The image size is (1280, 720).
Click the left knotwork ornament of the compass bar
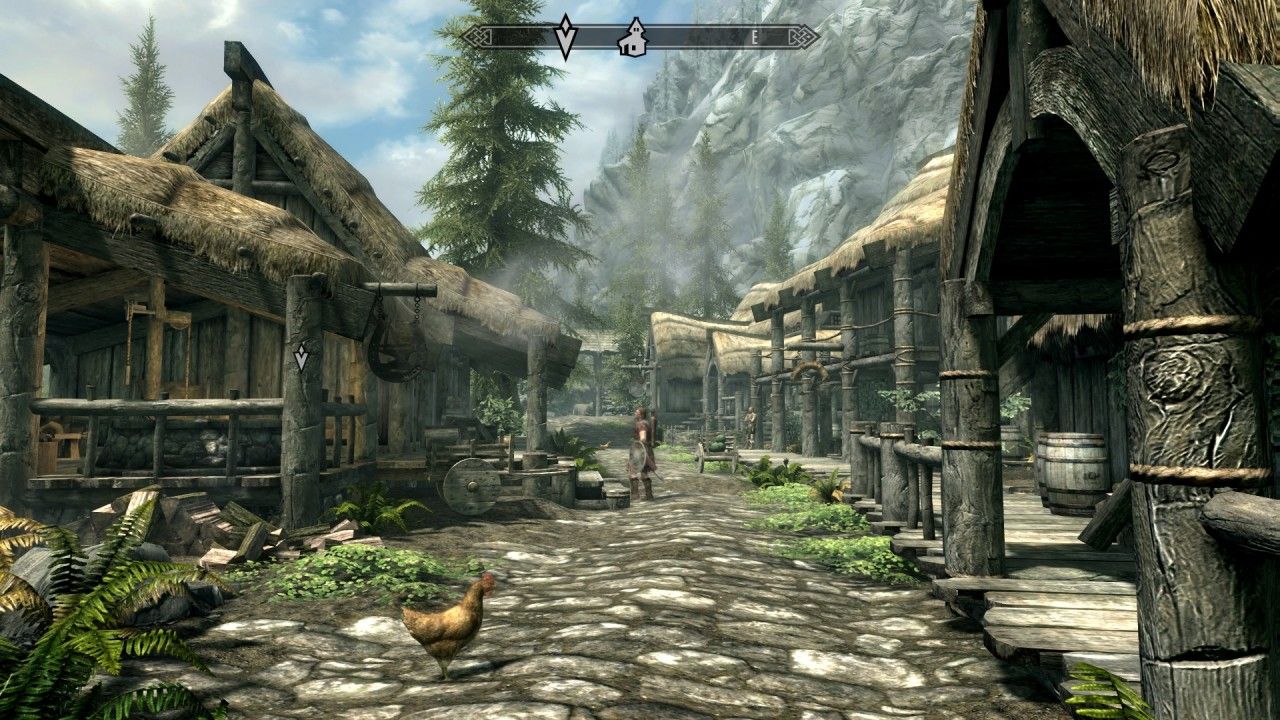click(478, 36)
